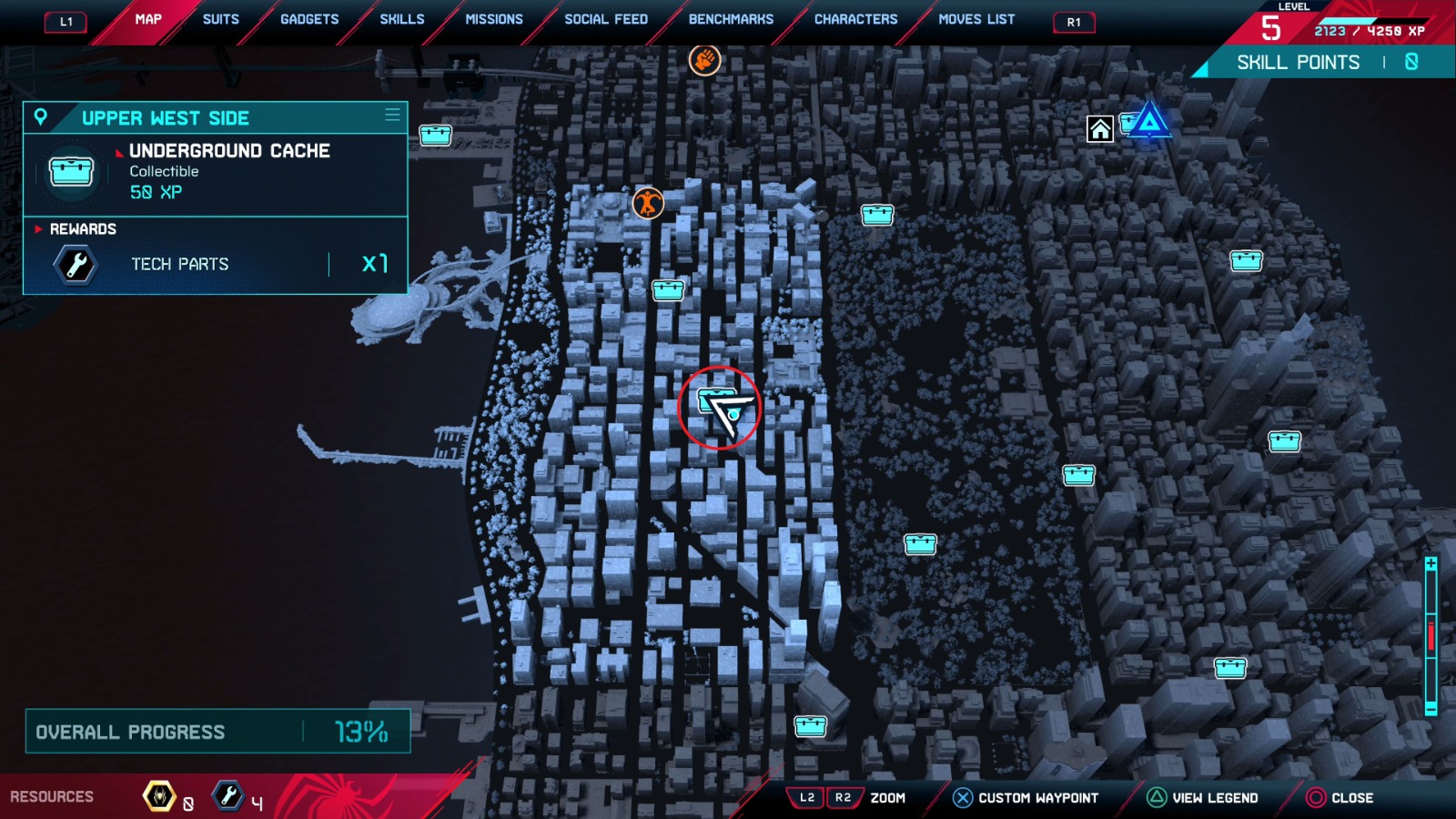Select the cache chest icon at the bottom of the map

click(810, 725)
